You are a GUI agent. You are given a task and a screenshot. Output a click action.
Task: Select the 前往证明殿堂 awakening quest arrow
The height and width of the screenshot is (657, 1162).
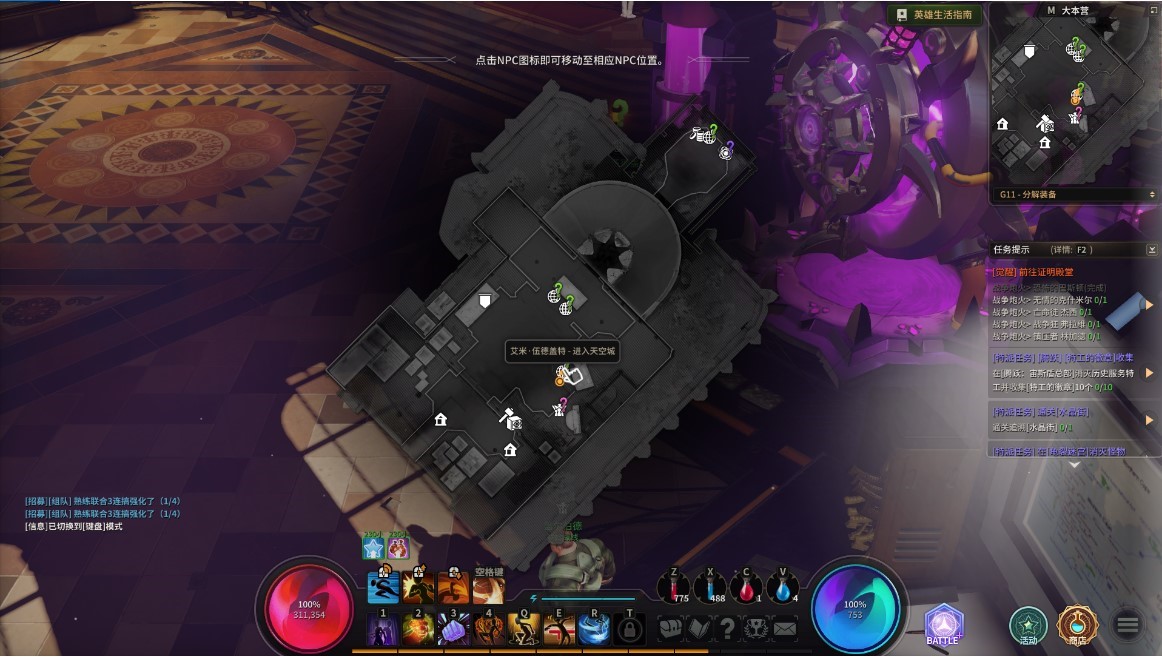coord(1149,305)
